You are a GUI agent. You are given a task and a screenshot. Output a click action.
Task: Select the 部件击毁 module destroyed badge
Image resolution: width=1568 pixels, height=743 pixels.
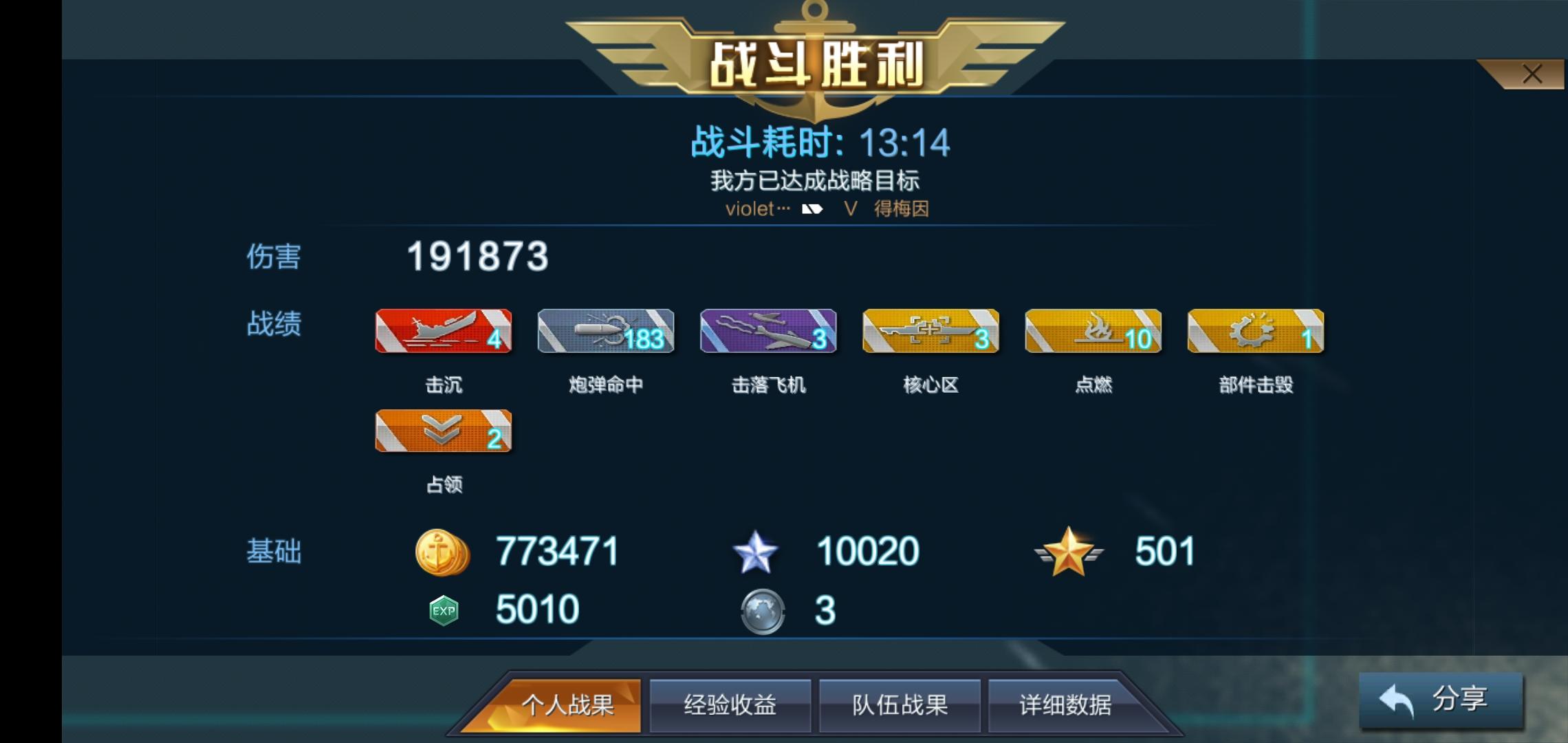click(1256, 332)
